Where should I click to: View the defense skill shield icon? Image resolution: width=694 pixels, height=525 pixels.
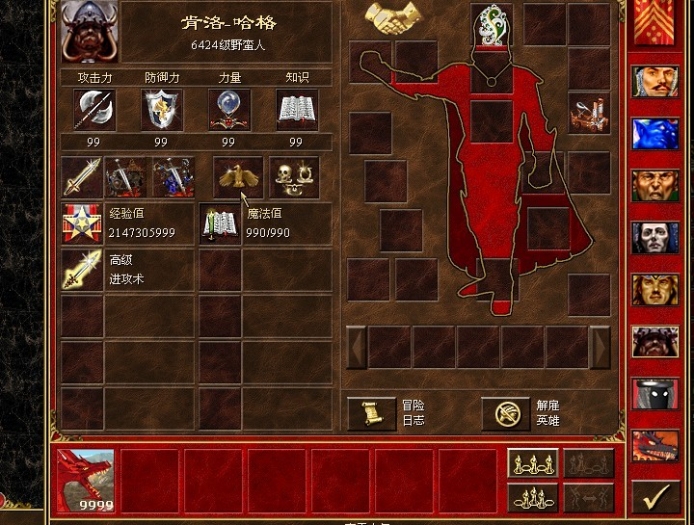click(x=162, y=109)
